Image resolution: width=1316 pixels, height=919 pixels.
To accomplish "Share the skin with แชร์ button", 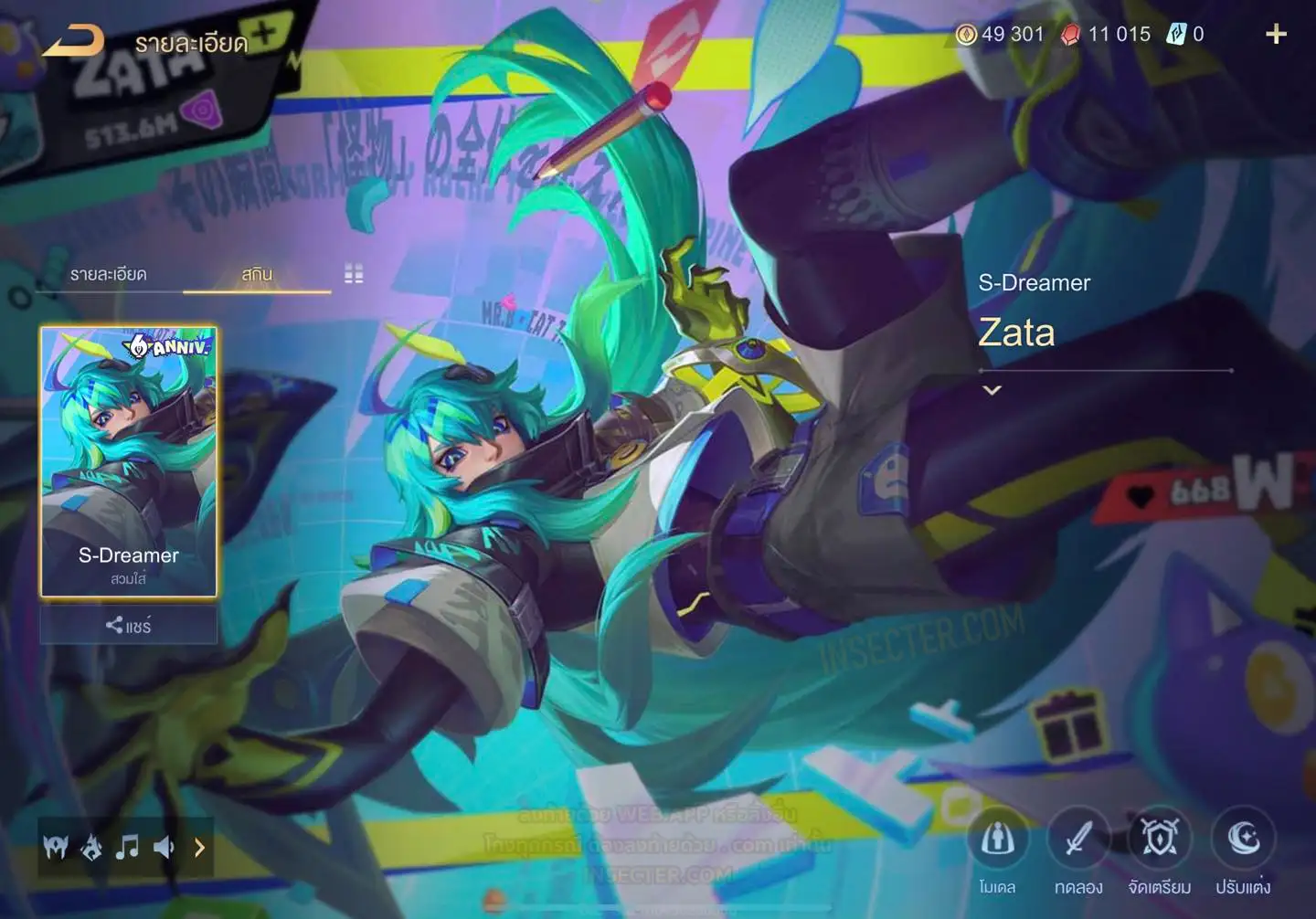I will pyautogui.click(x=128, y=626).
